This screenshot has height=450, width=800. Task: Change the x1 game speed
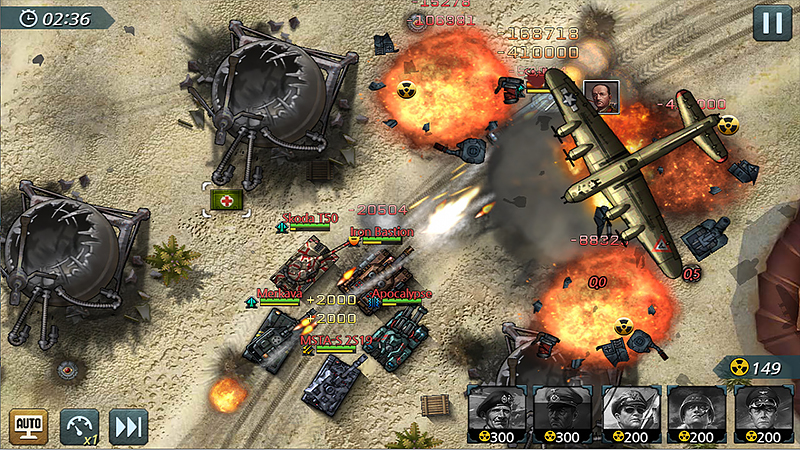point(79,425)
